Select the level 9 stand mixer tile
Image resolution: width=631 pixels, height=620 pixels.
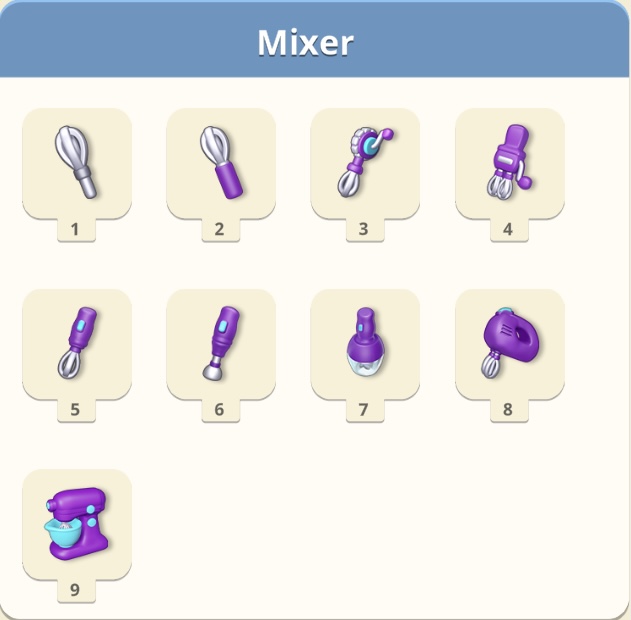tap(76, 522)
